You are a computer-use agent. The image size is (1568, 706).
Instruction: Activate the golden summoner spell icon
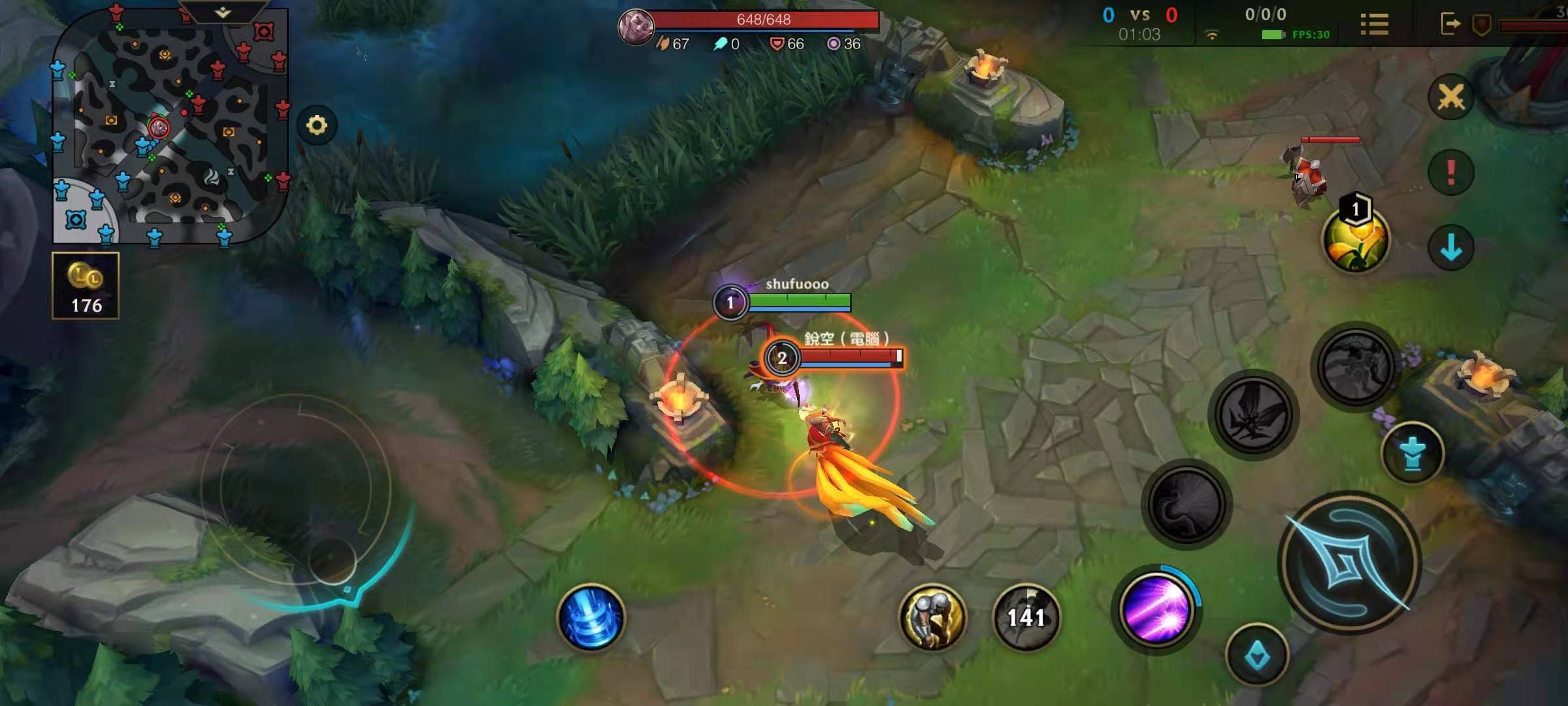pos(932,617)
